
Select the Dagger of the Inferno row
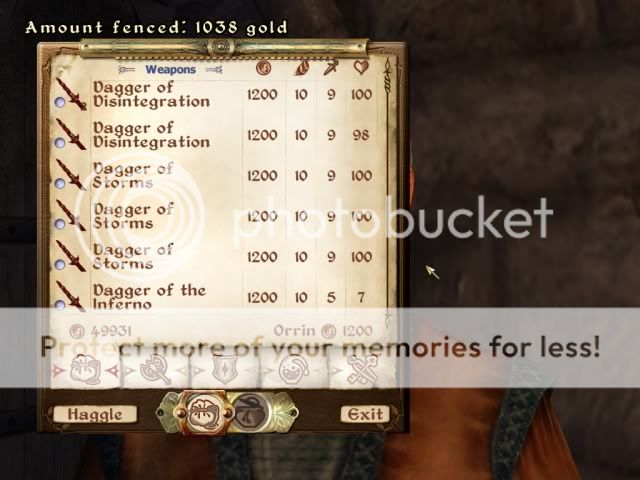click(x=150, y=297)
